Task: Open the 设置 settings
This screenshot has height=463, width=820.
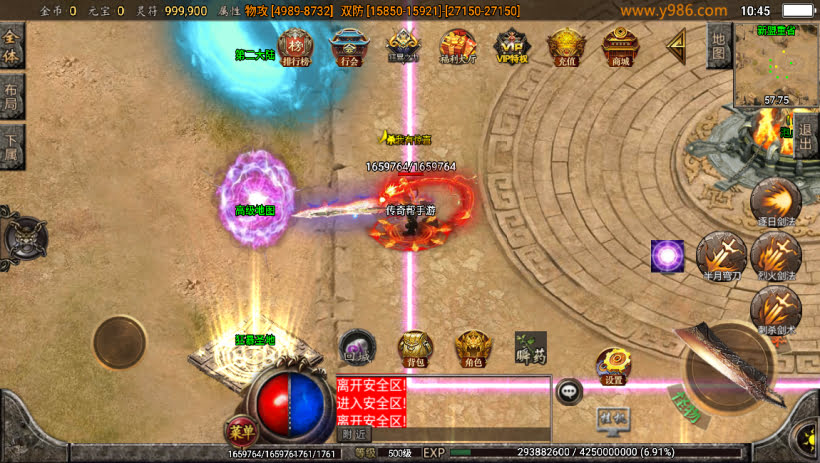Action: [613, 365]
